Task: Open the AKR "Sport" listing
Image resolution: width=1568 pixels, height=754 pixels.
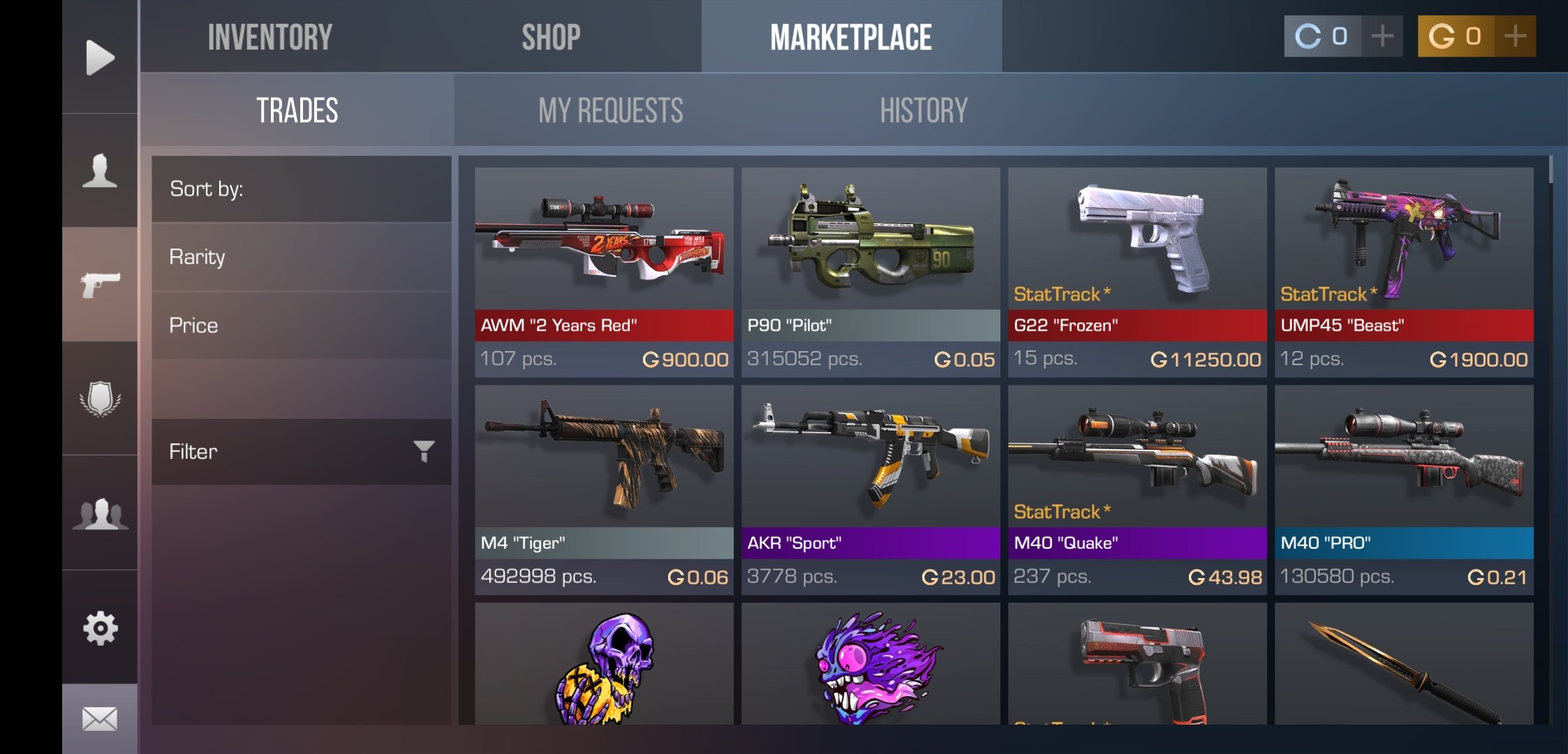Action: coord(871,490)
